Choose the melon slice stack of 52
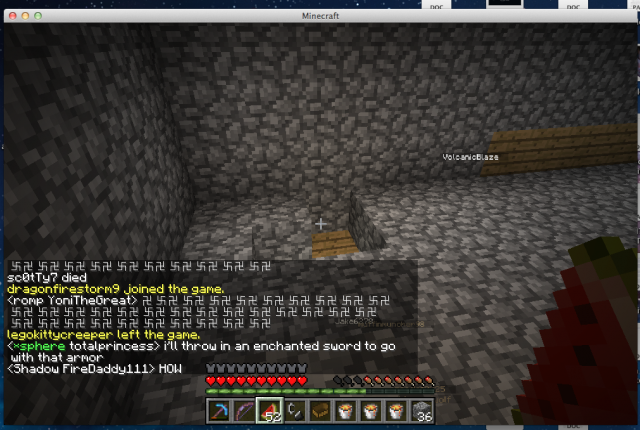 pos(270,410)
